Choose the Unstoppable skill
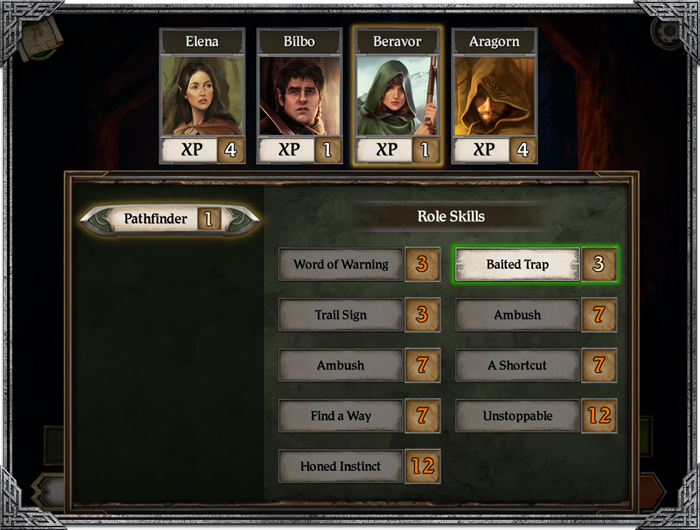 pyautogui.click(x=518, y=416)
